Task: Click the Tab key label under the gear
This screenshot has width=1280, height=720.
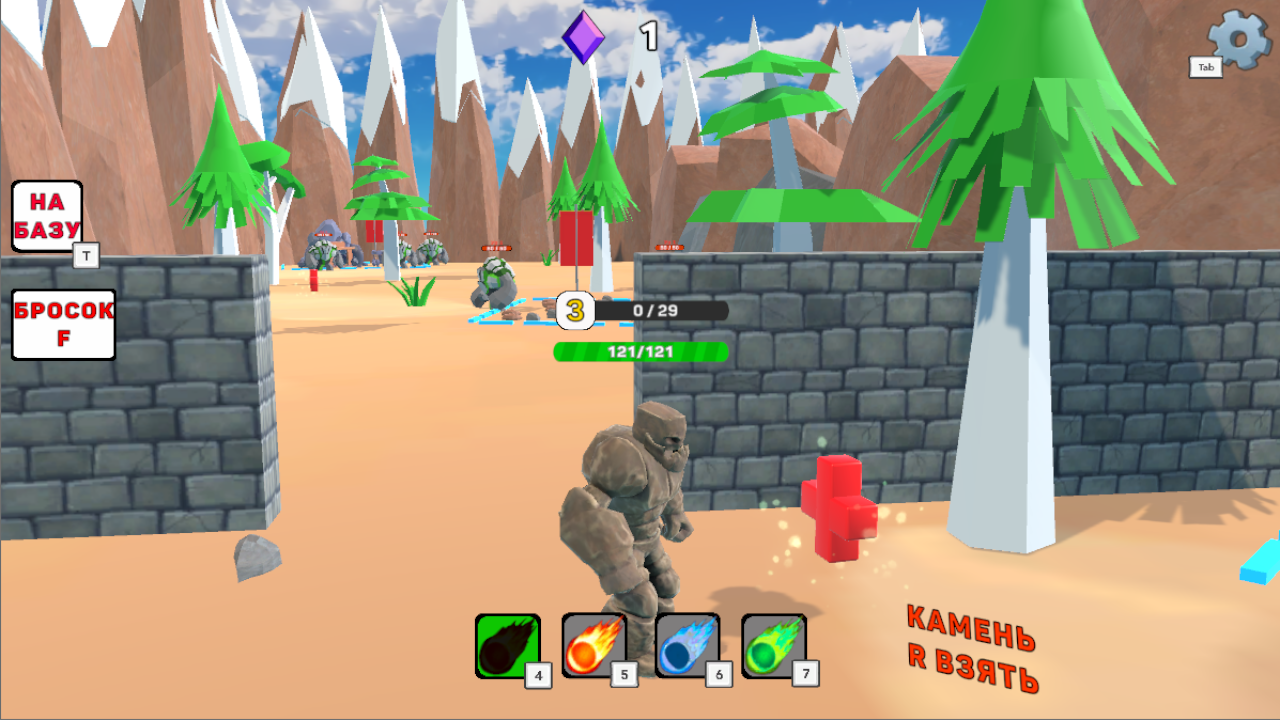Action: (x=1205, y=68)
